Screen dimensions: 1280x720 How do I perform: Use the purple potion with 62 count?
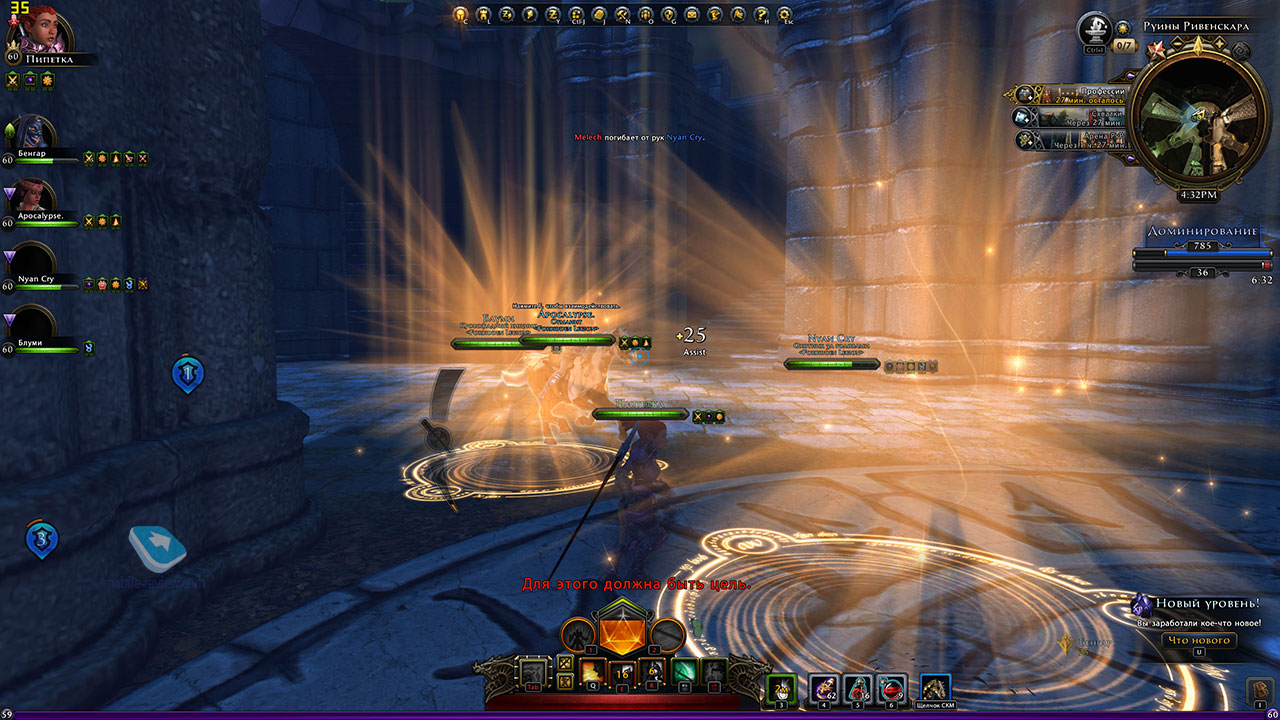pos(824,688)
